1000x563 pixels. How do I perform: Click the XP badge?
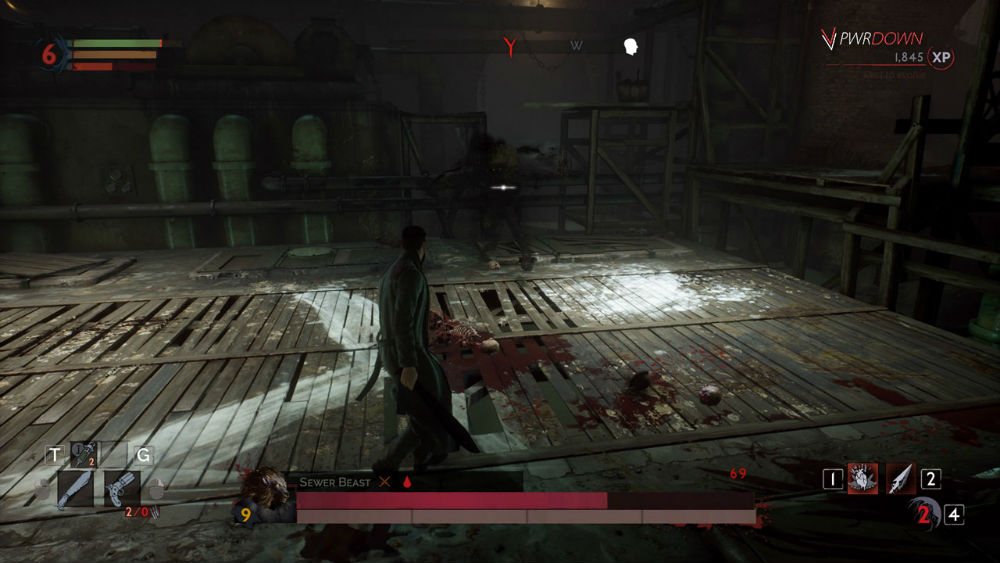click(940, 58)
